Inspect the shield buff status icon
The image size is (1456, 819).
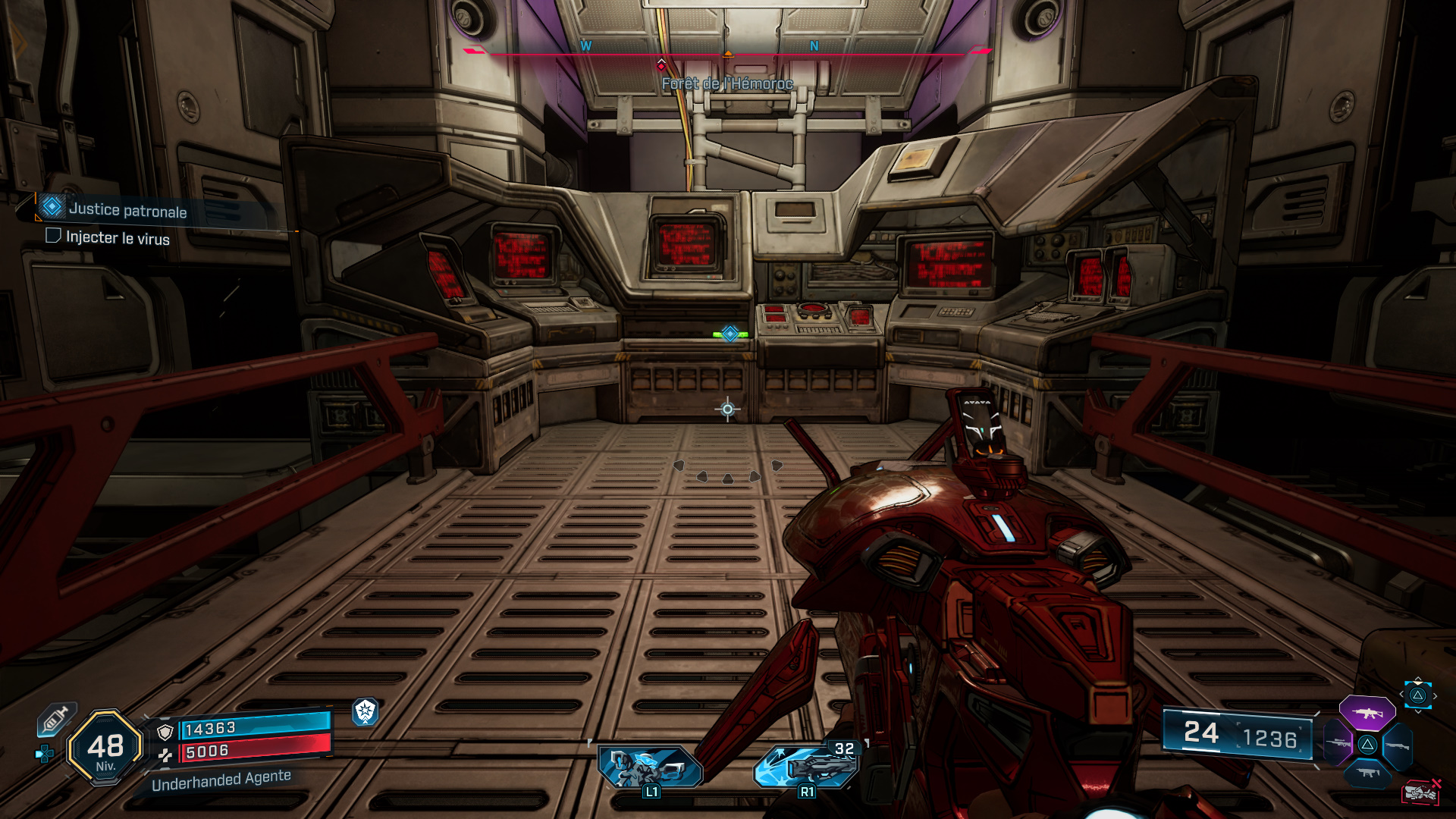tap(365, 711)
